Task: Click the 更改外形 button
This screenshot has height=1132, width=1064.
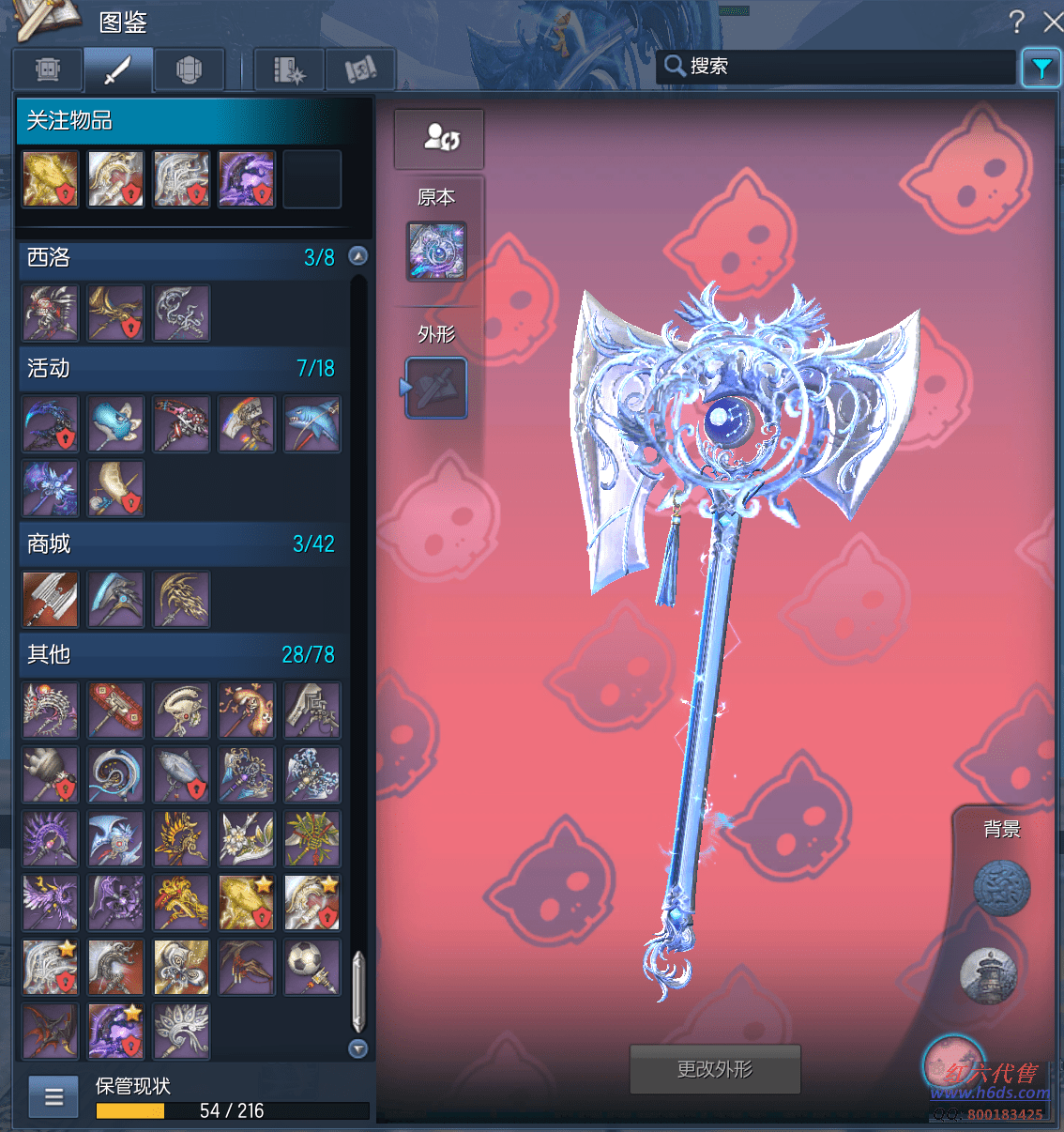Action: coord(715,1069)
